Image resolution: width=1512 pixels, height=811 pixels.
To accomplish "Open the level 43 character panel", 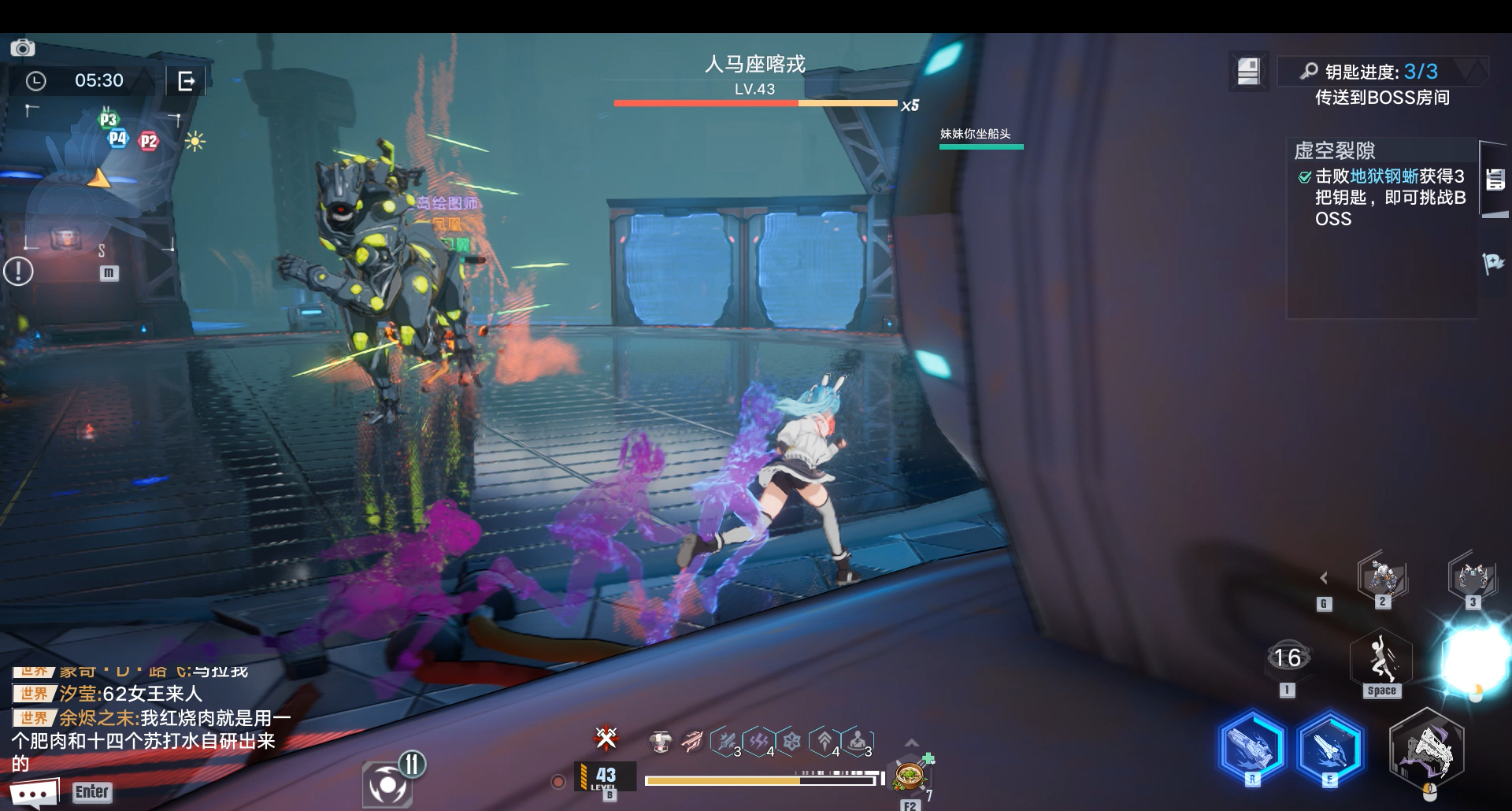I will pyautogui.click(x=605, y=777).
